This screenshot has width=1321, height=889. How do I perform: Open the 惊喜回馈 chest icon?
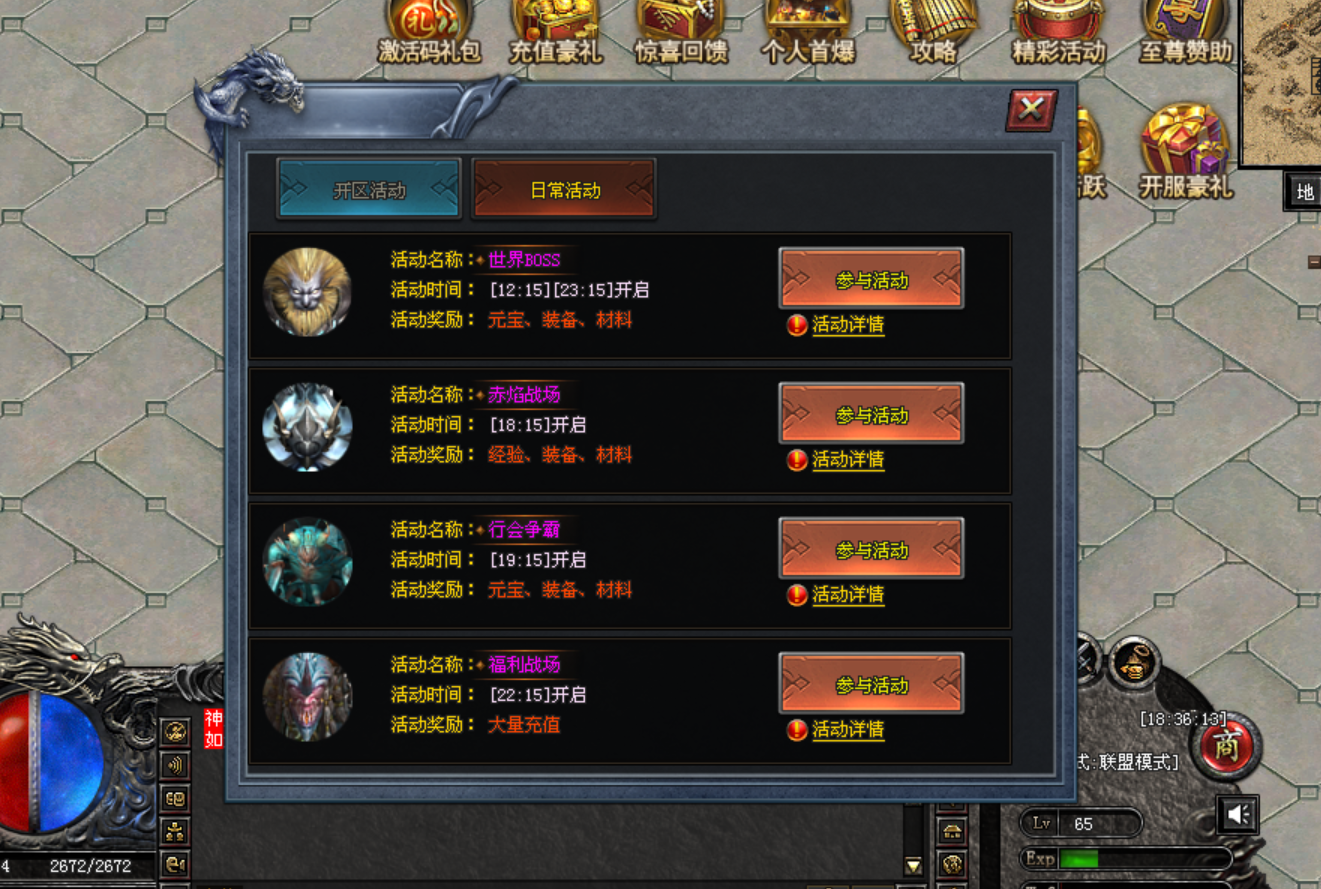coord(681,30)
